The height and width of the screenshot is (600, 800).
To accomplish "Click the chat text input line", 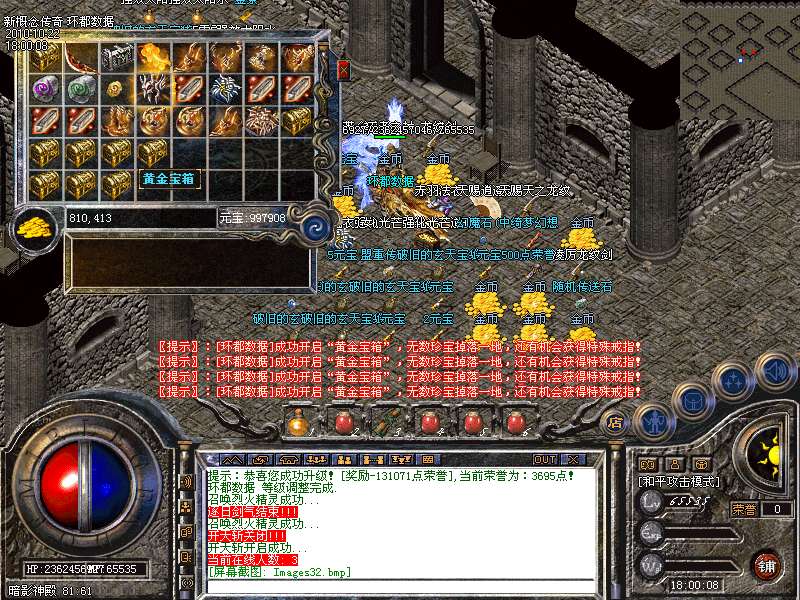I will coord(400,584).
